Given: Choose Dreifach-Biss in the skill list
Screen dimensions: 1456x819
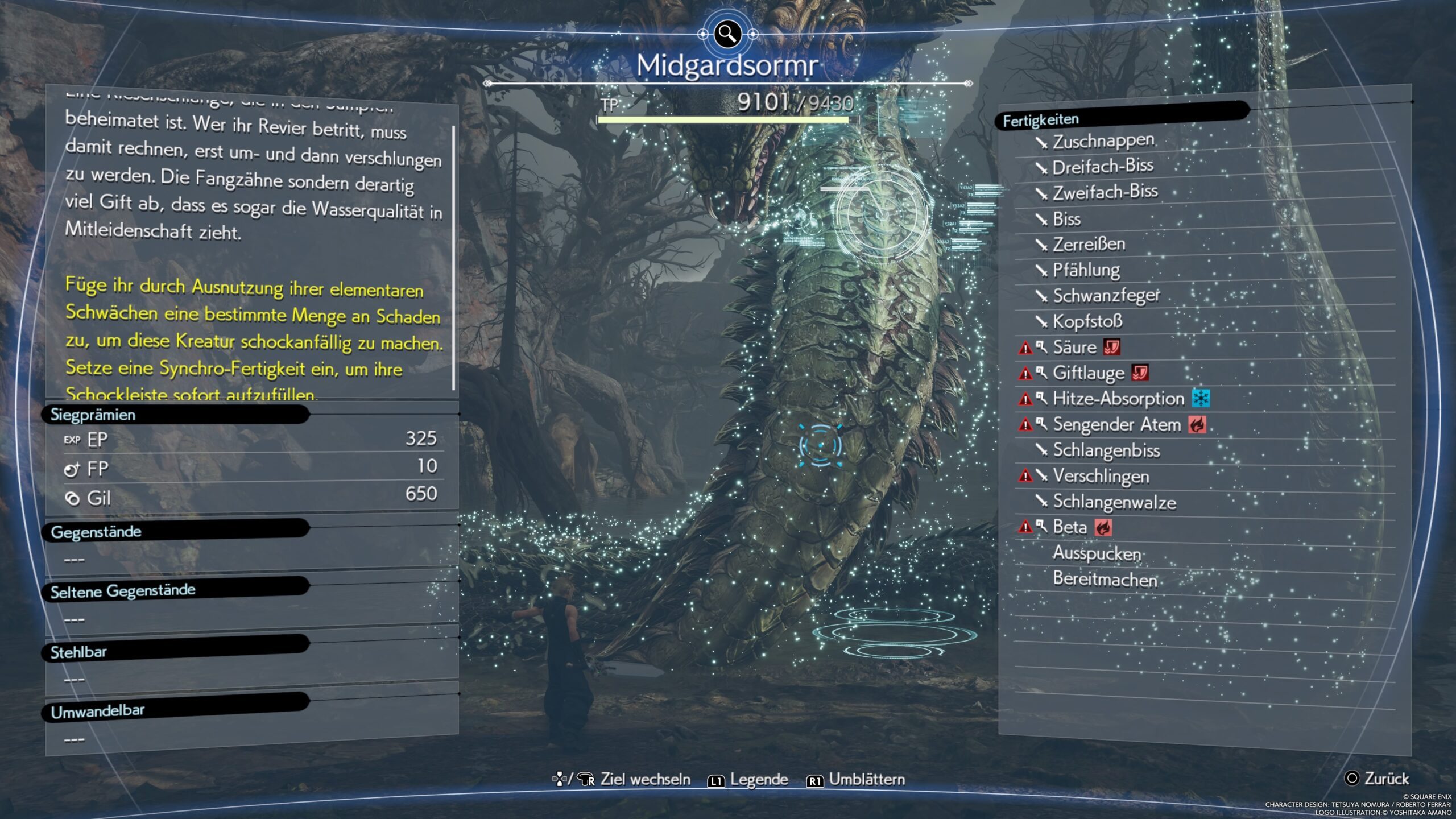Looking at the screenshot, I should pyautogui.click(x=1102, y=167).
